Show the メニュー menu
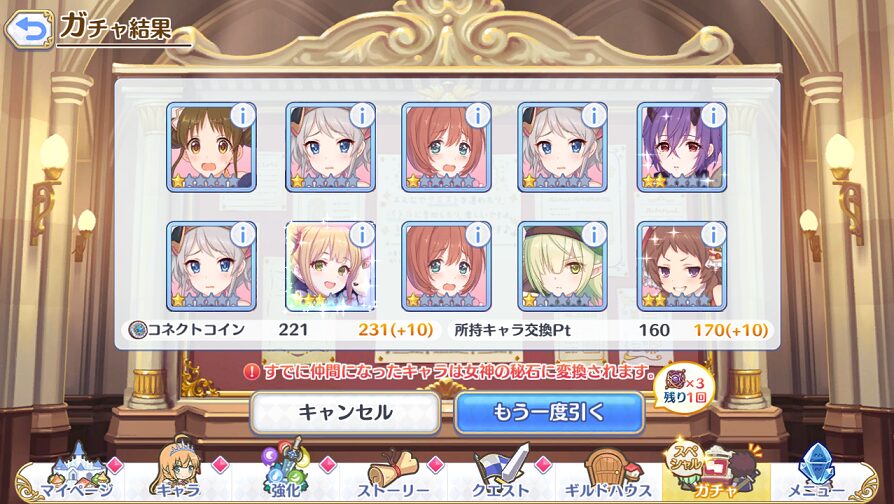The height and width of the screenshot is (504, 894). (x=819, y=476)
